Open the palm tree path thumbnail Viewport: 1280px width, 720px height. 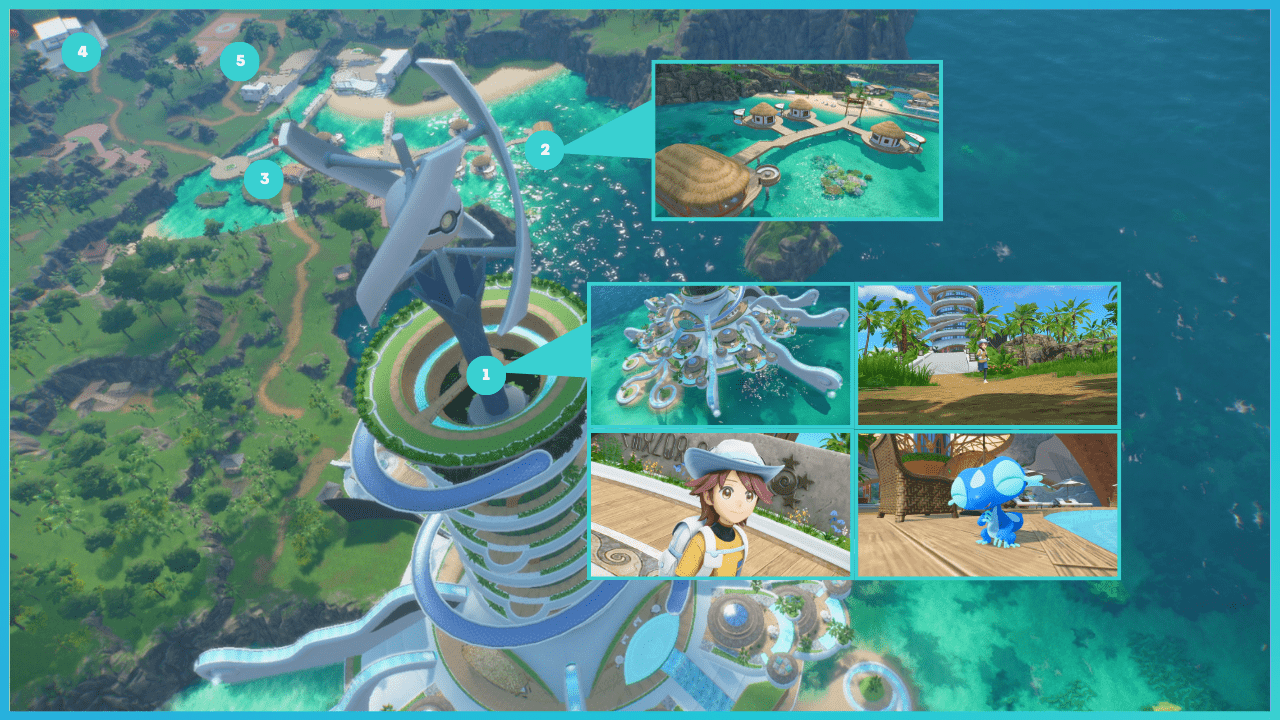(988, 355)
